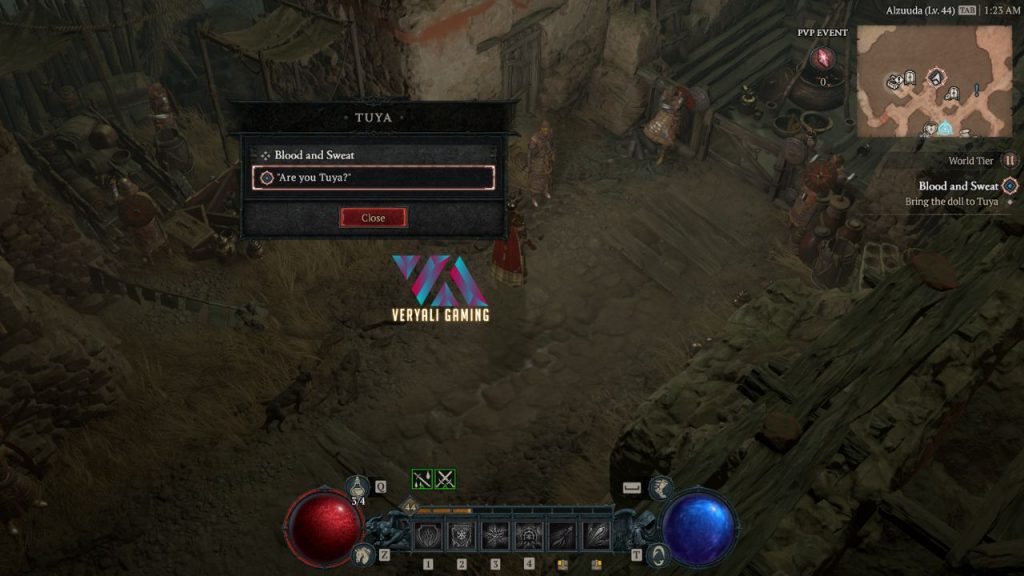Click the town portal icon
Viewport: 1024px width, 576px height.
pyautogui.click(x=660, y=554)
